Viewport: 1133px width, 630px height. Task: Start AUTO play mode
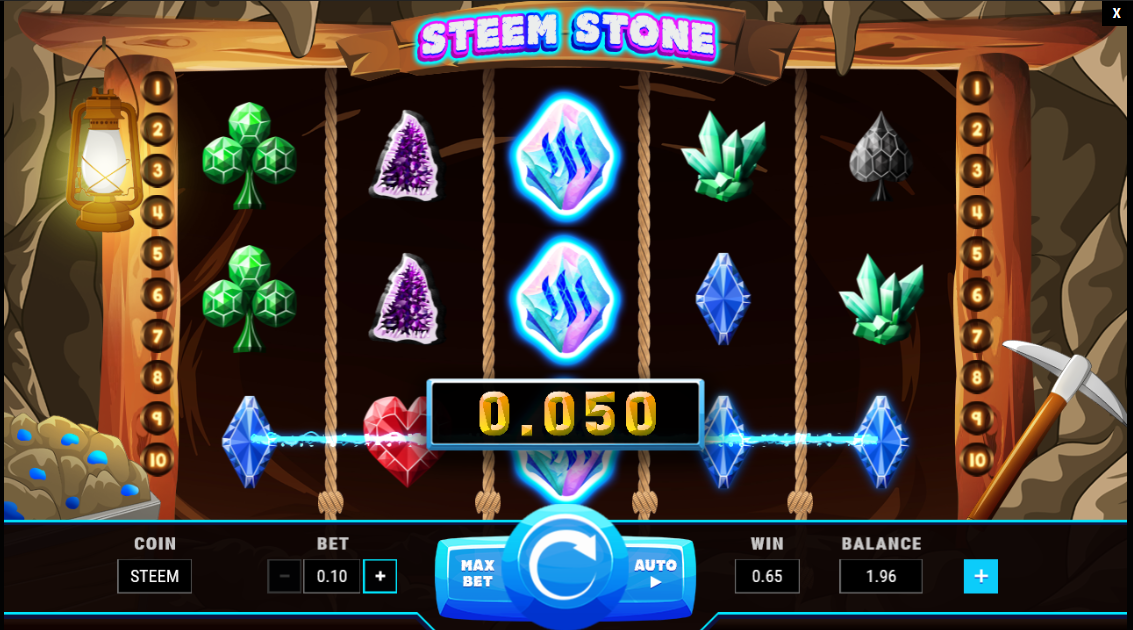click(655, 573)
